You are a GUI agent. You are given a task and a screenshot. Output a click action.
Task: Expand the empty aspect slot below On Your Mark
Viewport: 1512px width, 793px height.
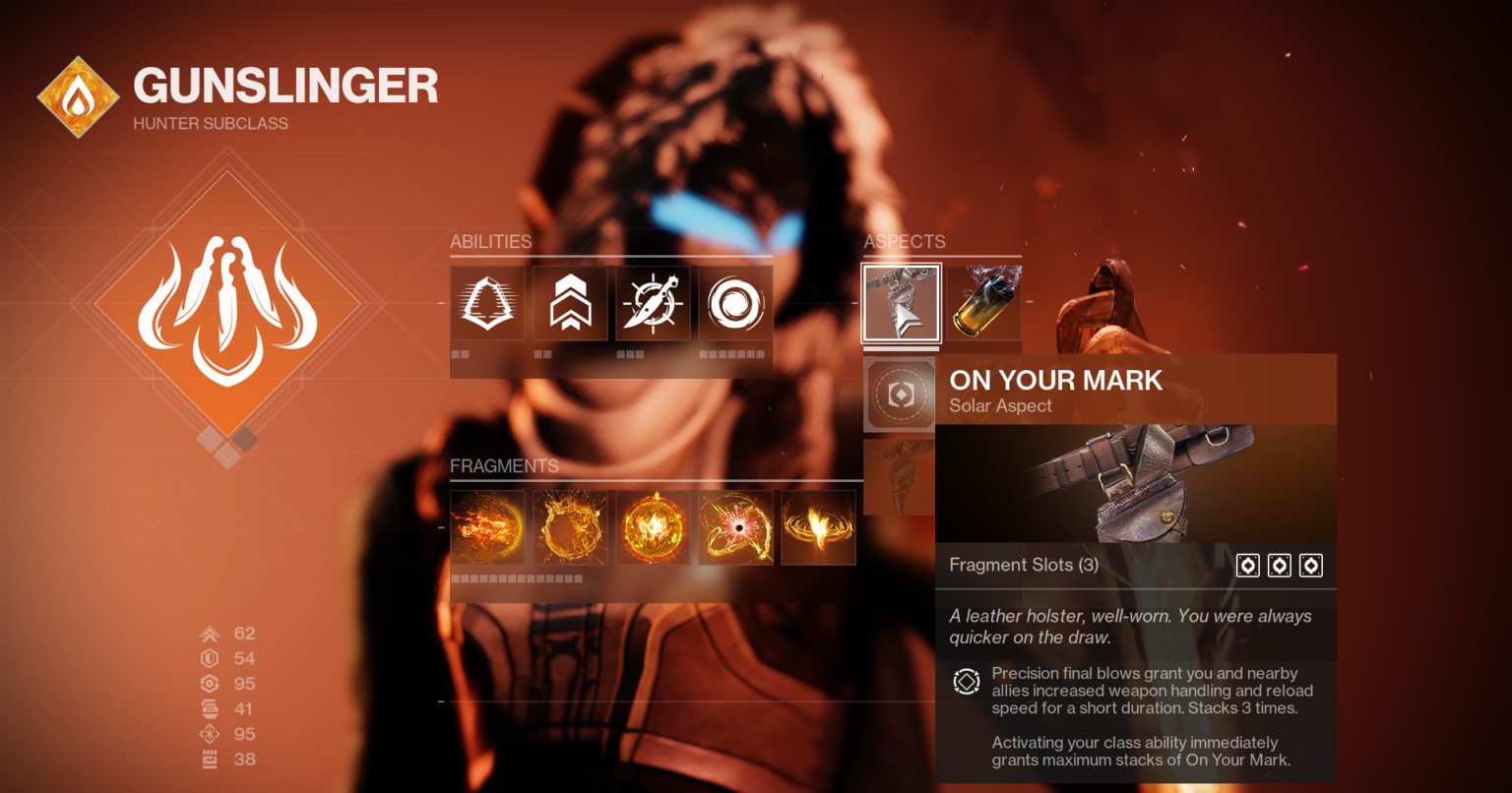[899, 395]
